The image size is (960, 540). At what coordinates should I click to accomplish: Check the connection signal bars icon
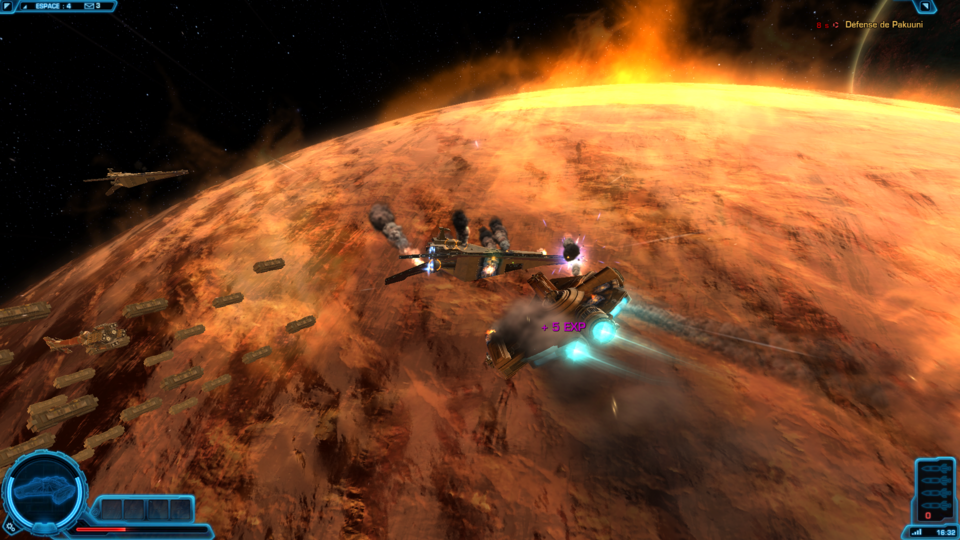pyautogui.click(x=917, y=532)
